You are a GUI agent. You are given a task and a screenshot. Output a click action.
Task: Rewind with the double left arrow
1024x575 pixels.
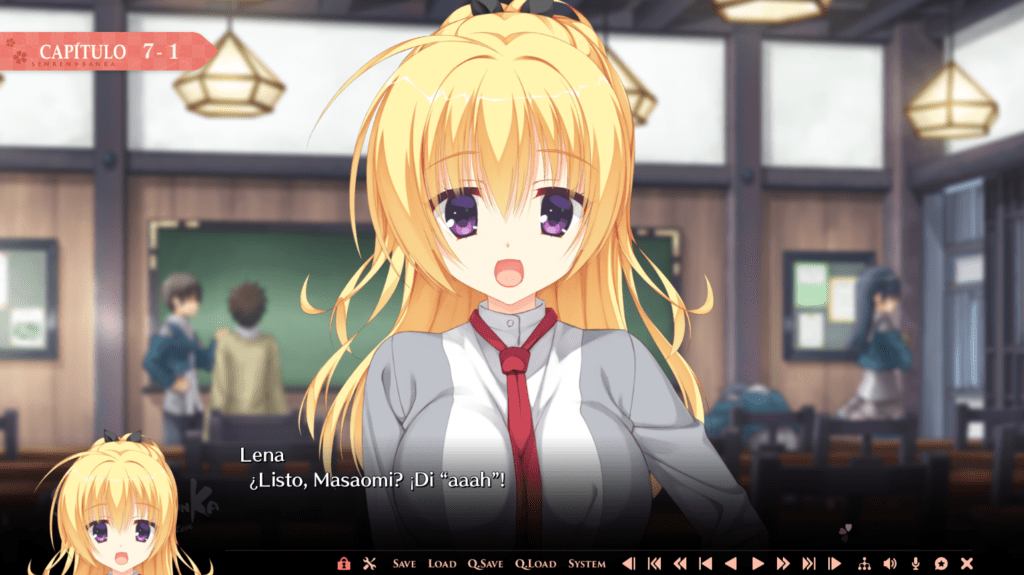(680, 564)
